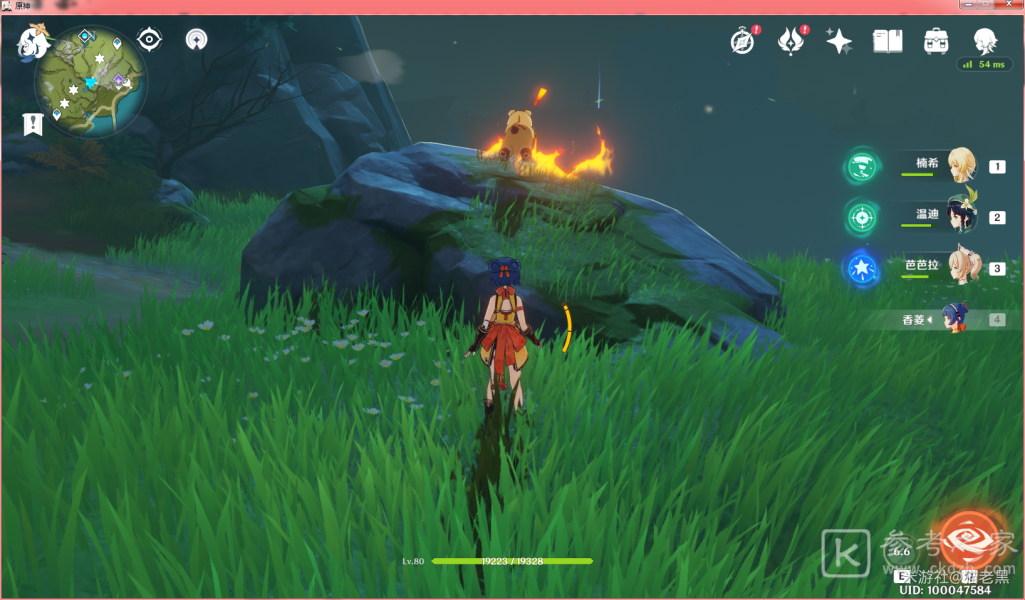Open the winged battle pass icon
The width and height of the screenshot is (1025, 600).
coord(792,41)
